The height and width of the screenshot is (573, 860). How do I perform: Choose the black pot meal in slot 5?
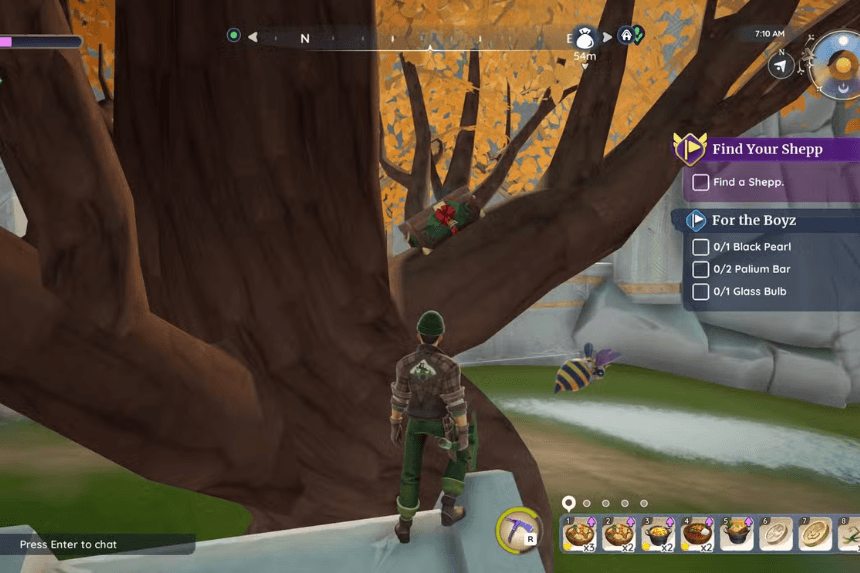tap(738, 534)
